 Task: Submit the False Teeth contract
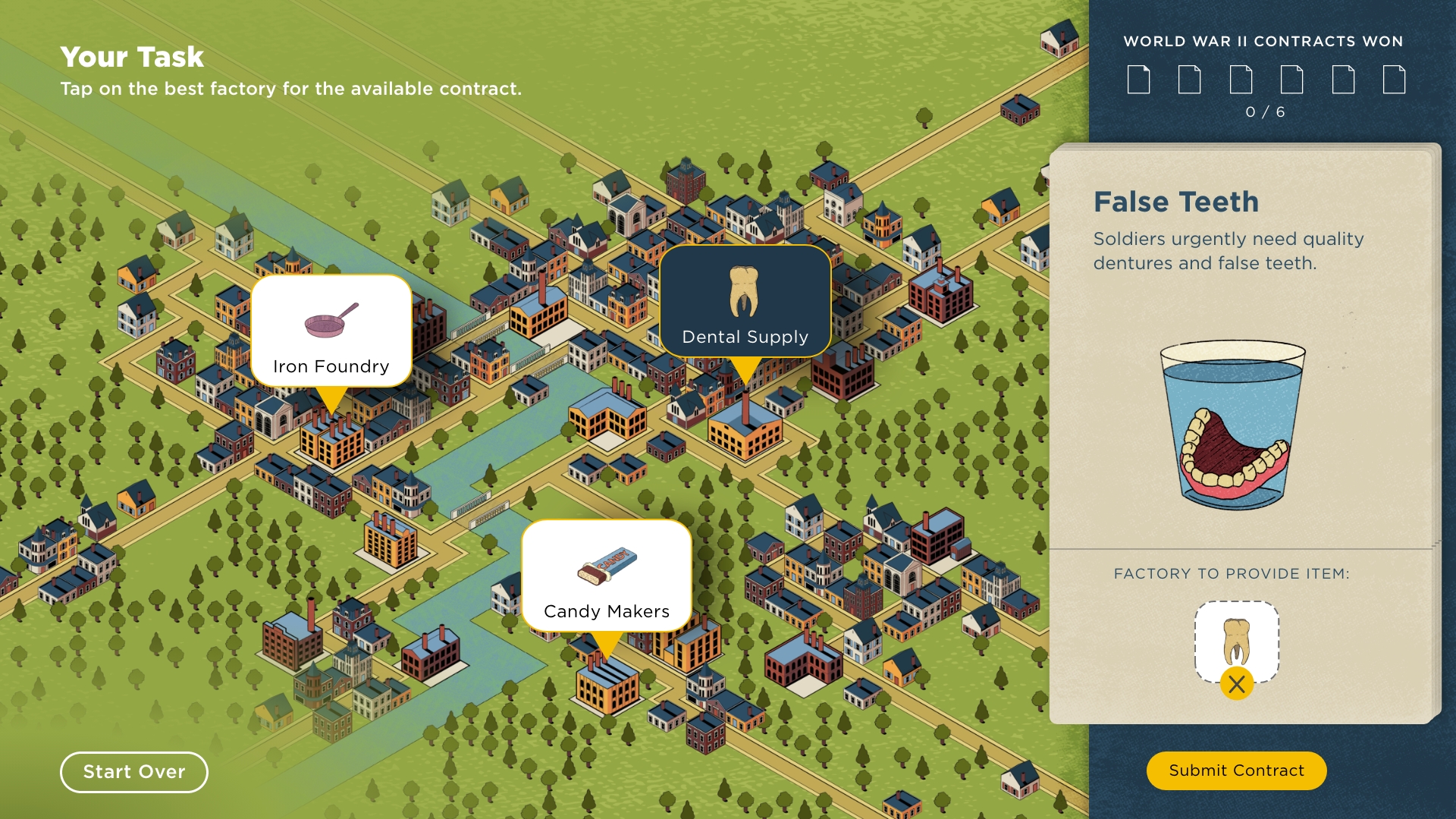(x=1236, y=770)
